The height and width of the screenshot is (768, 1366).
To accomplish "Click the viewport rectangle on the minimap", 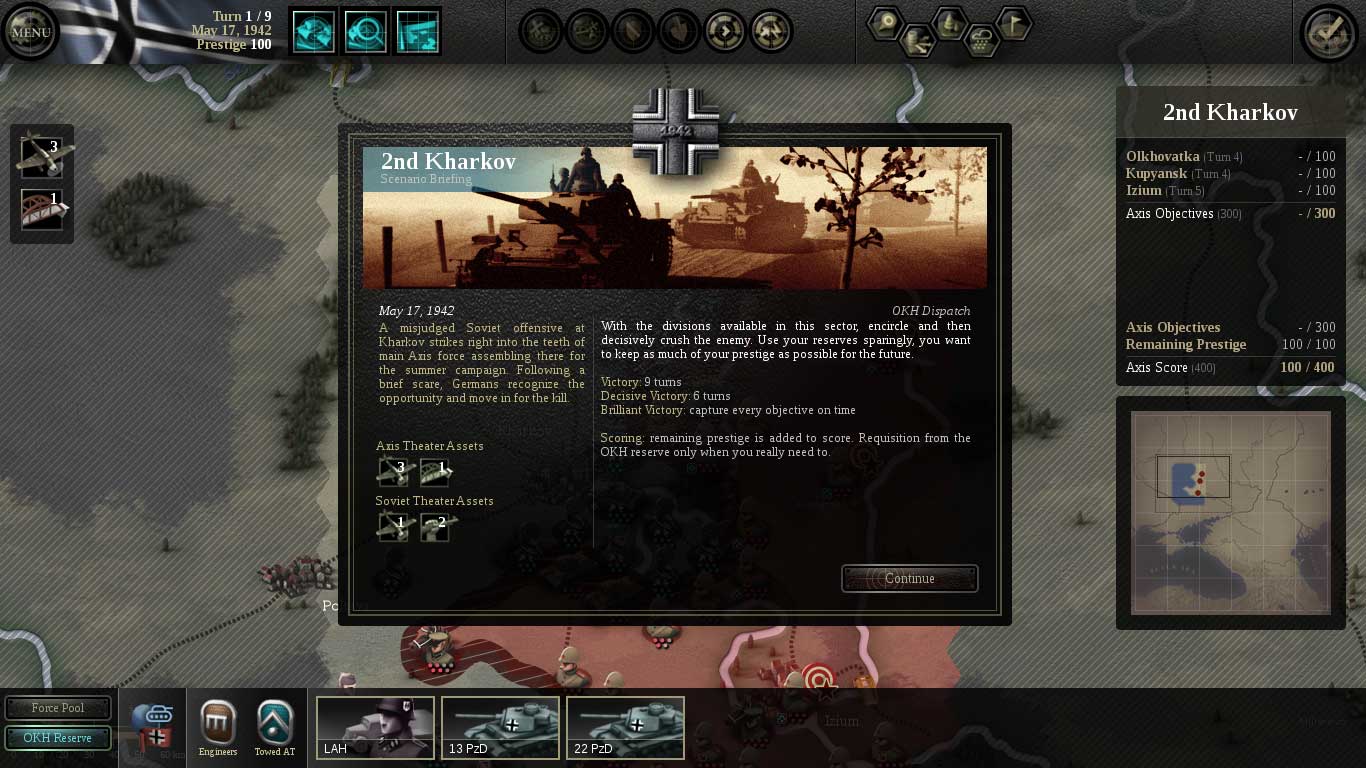I will pos(1196,478).
